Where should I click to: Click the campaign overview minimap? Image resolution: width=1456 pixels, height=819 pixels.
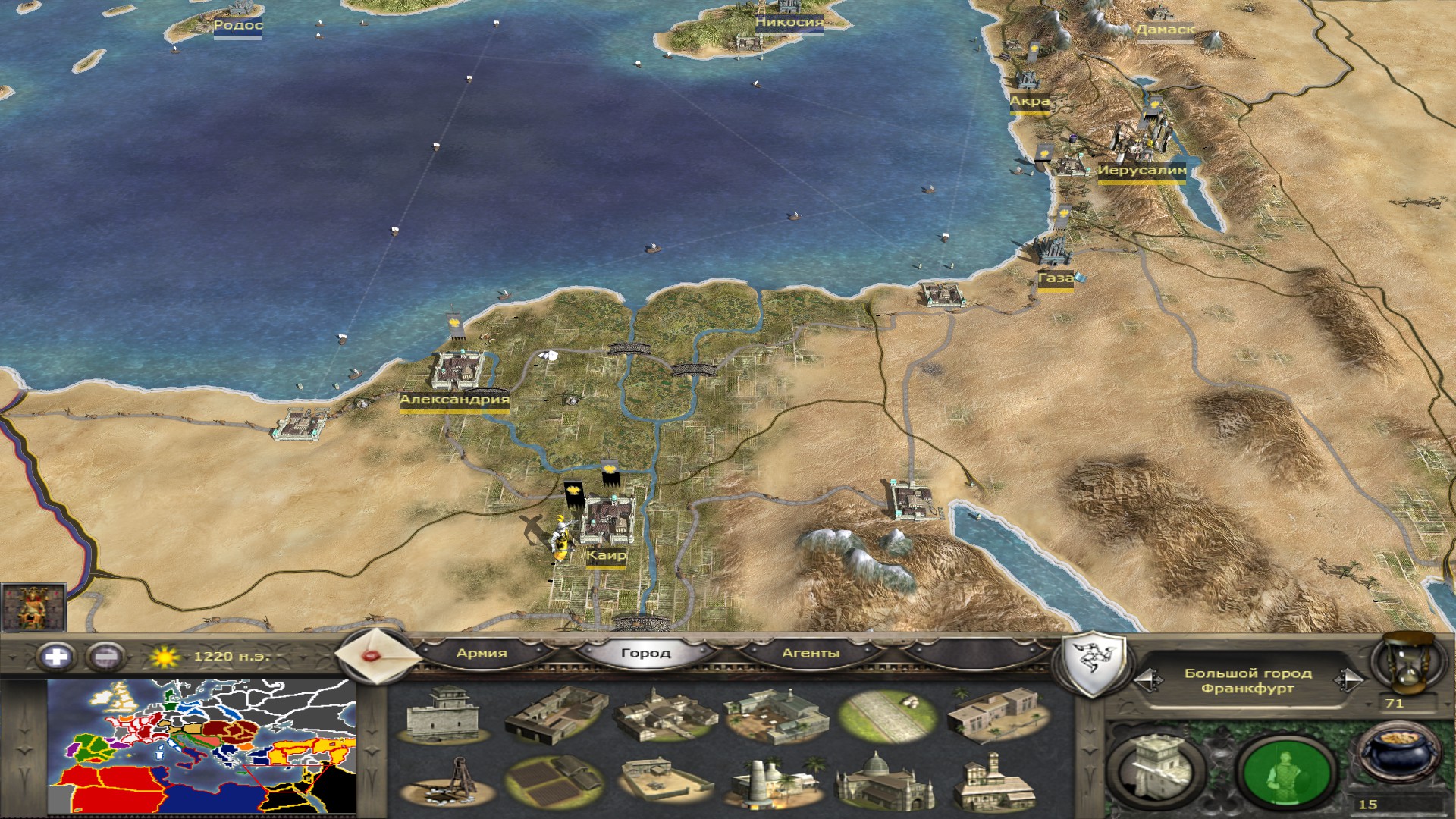pyautogui.click(x=202, y=746)
